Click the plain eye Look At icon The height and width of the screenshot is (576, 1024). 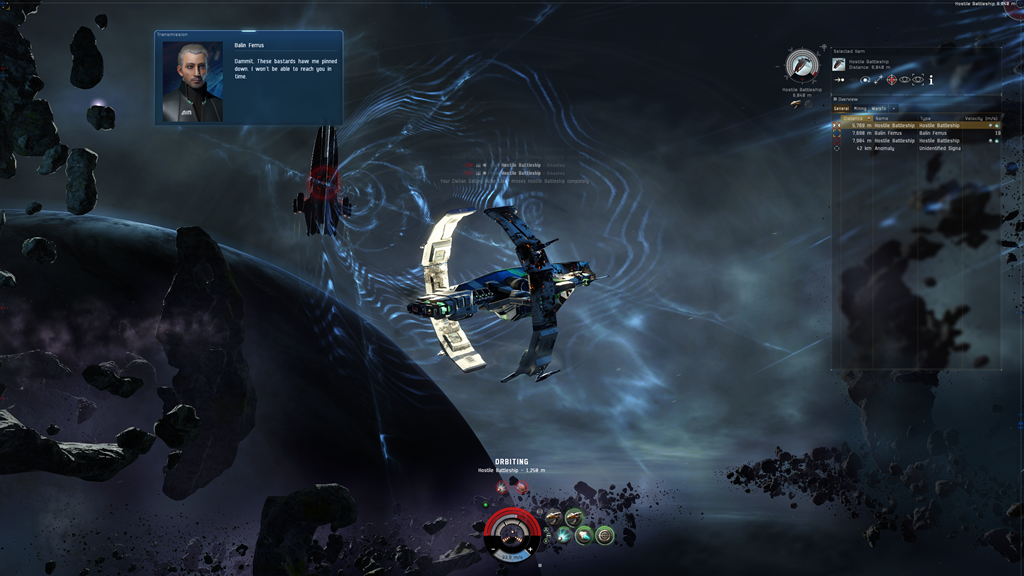click(x=904, y=80)
